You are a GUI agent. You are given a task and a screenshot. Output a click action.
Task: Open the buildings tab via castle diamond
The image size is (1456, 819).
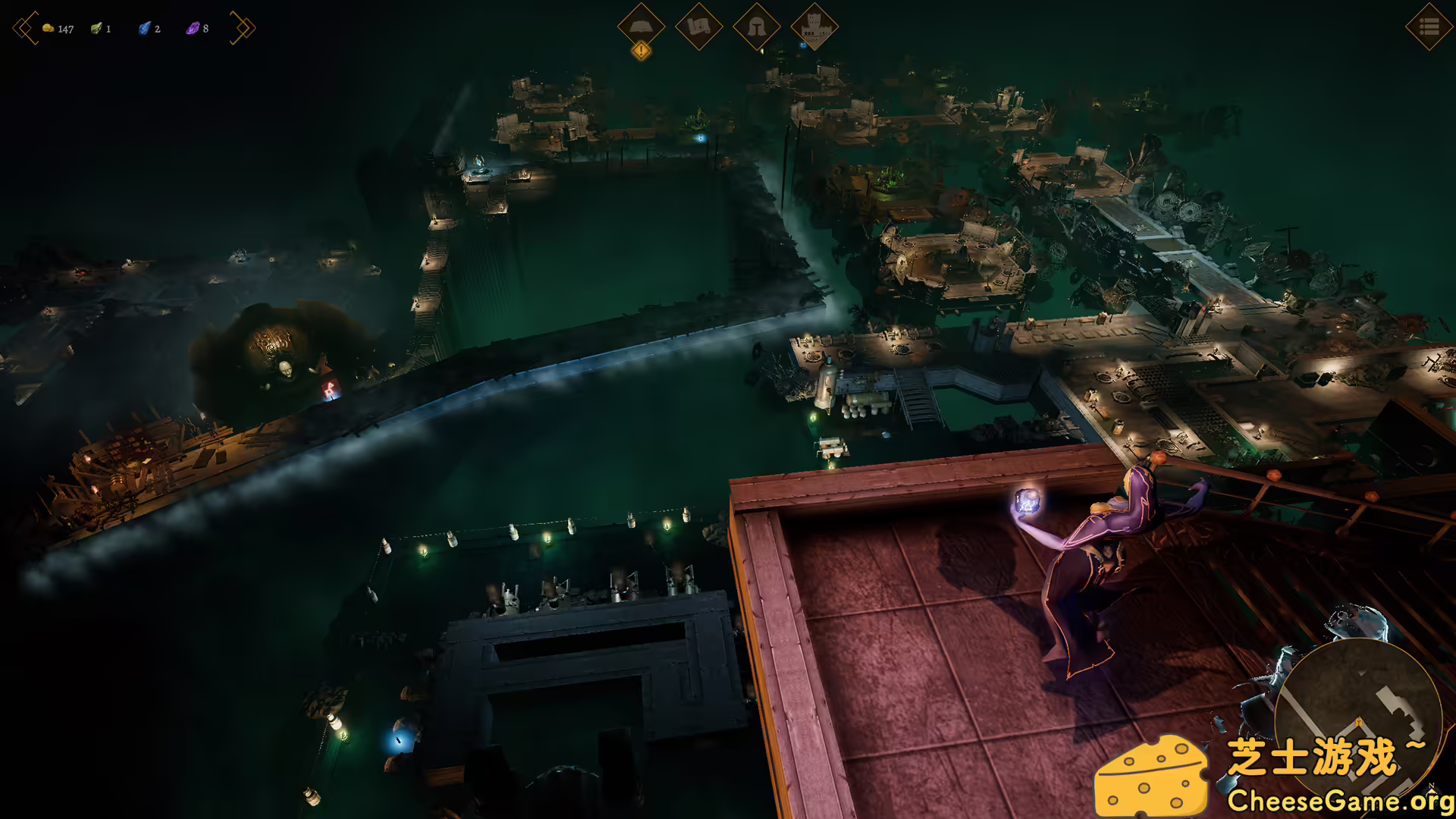pos(812,28)
